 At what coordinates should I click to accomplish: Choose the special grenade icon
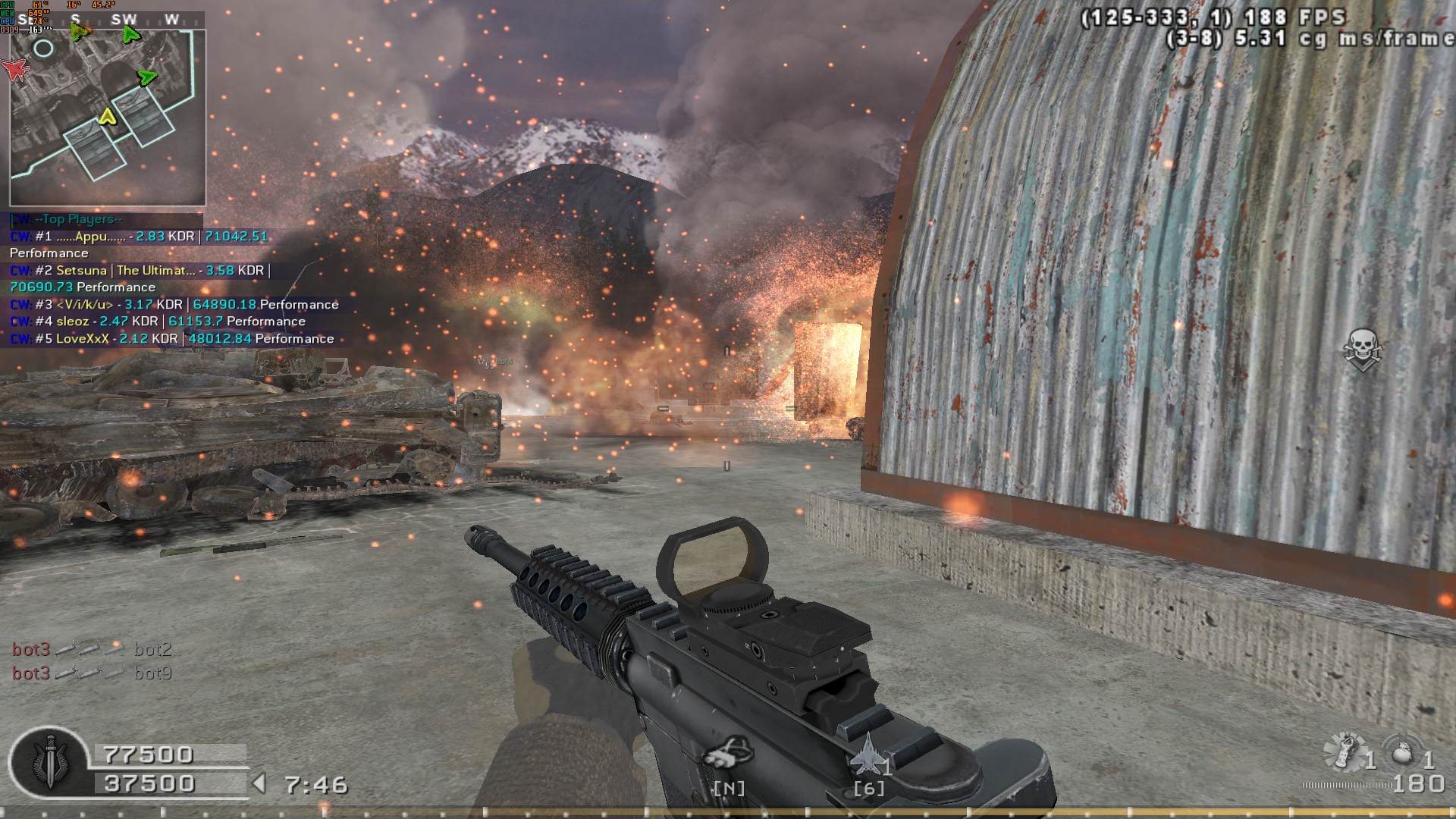1345,751
